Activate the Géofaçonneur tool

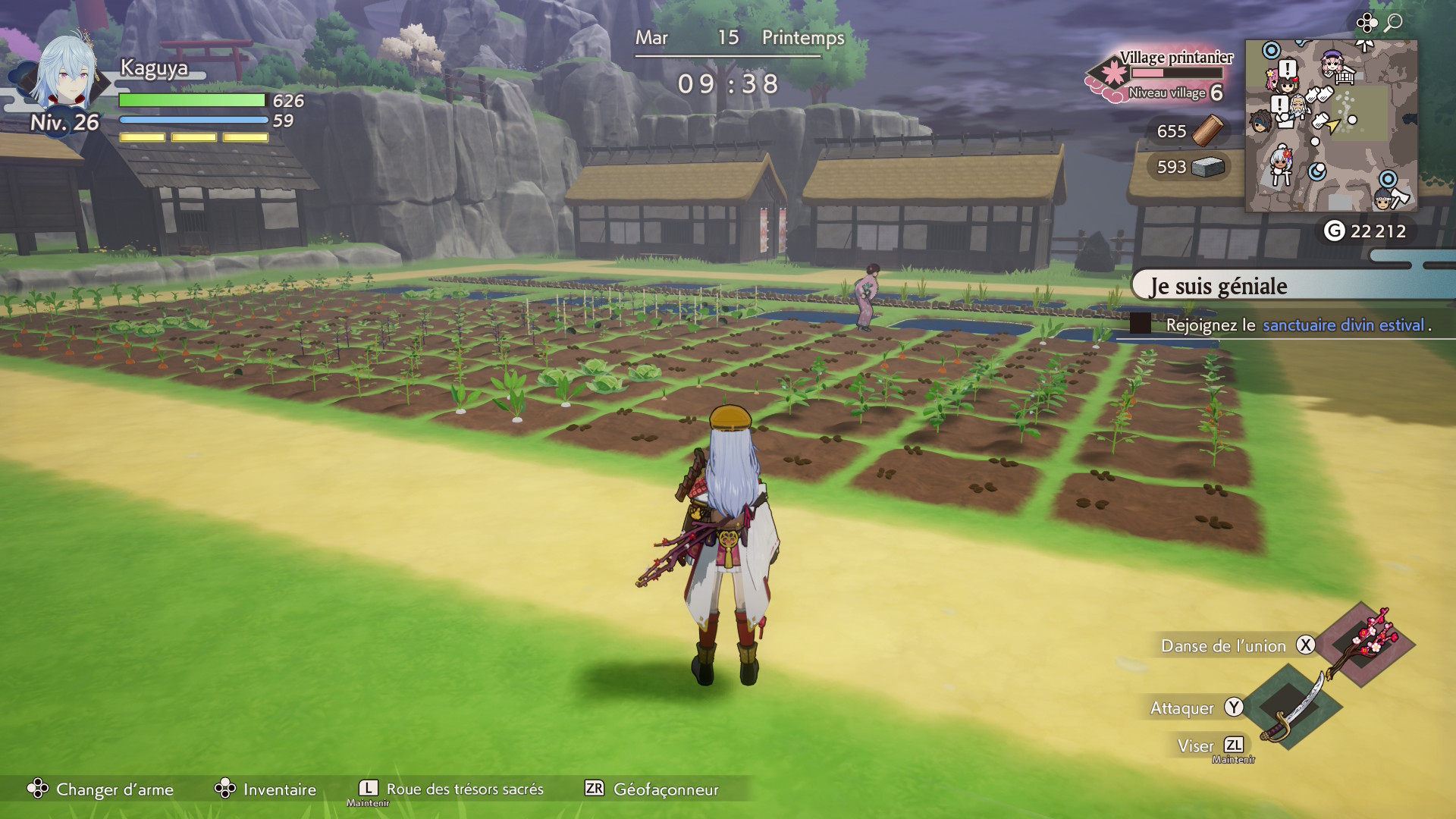(x=652, y=789)
